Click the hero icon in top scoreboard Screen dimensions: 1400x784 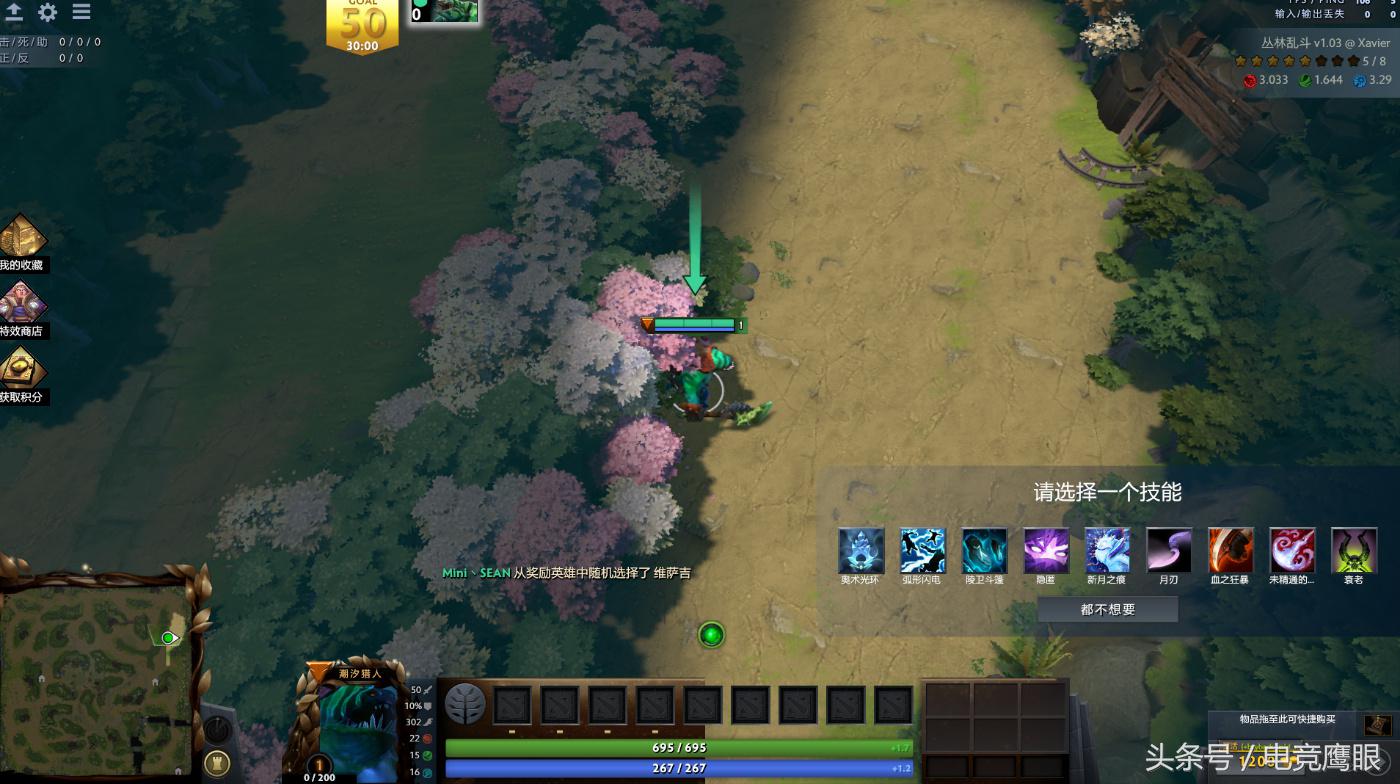pyautogui.click(x=445, y=11)
